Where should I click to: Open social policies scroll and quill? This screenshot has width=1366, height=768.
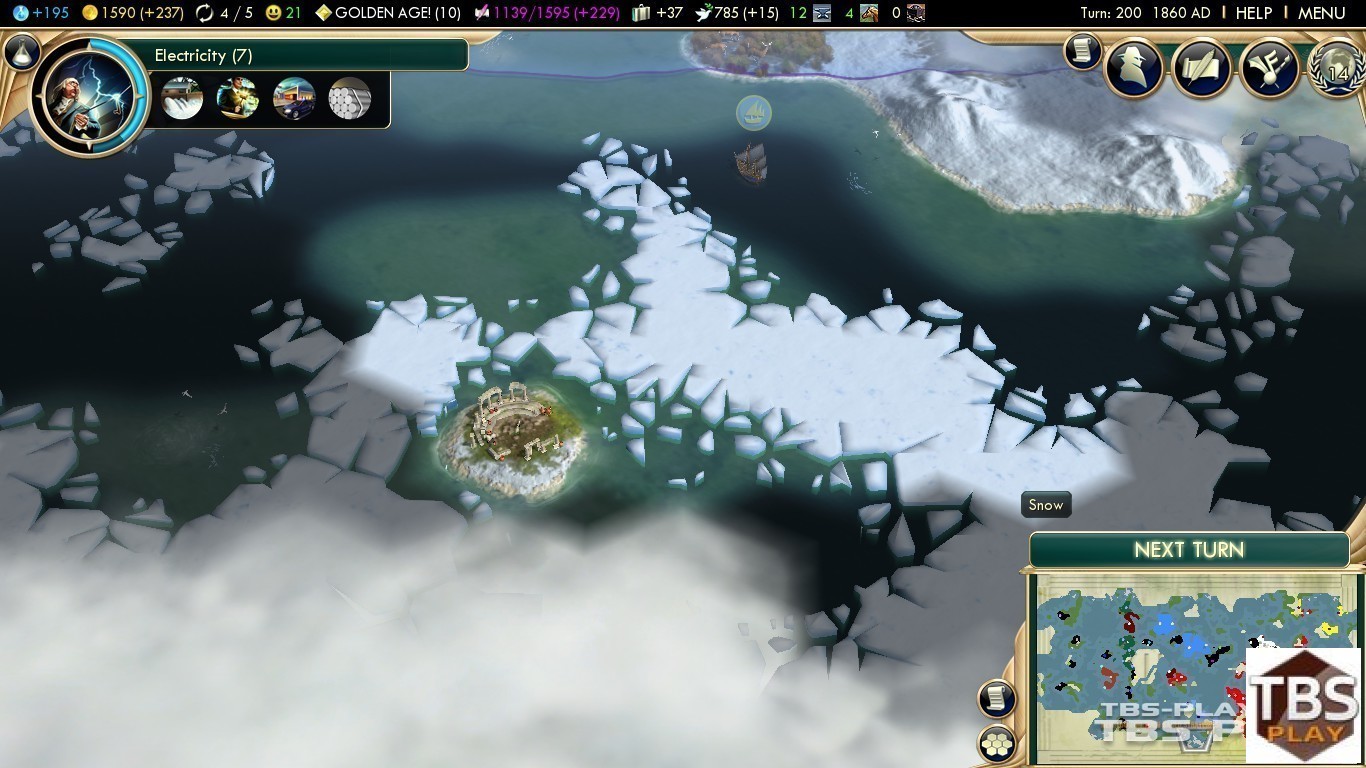[x=1200, y=68]
